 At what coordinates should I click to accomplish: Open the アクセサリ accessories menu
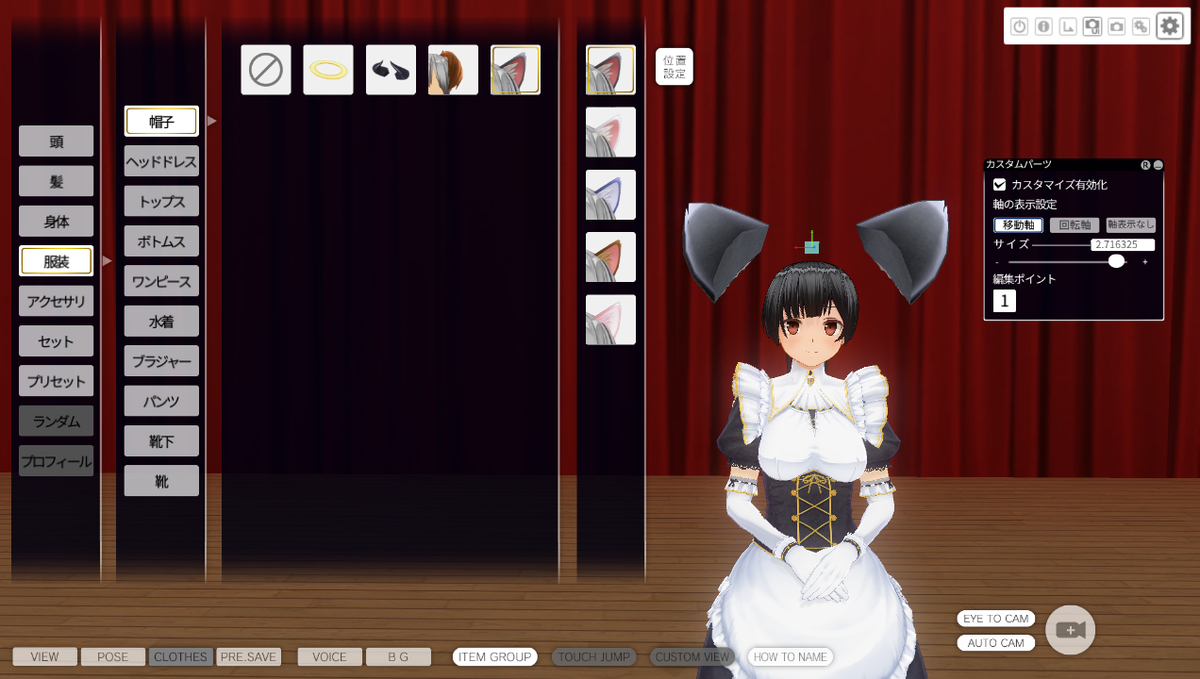(x=56, y=301)
